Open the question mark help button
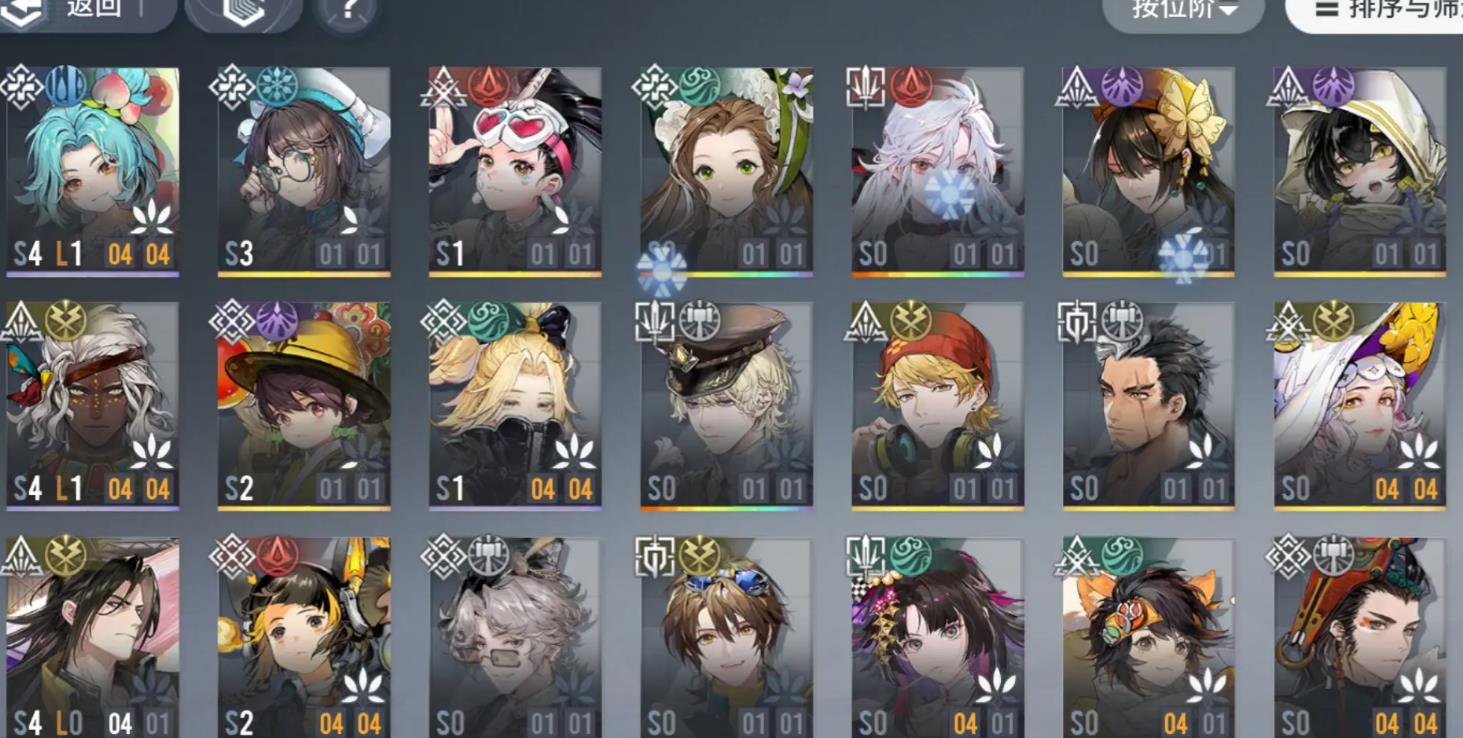 click(346, 10)
